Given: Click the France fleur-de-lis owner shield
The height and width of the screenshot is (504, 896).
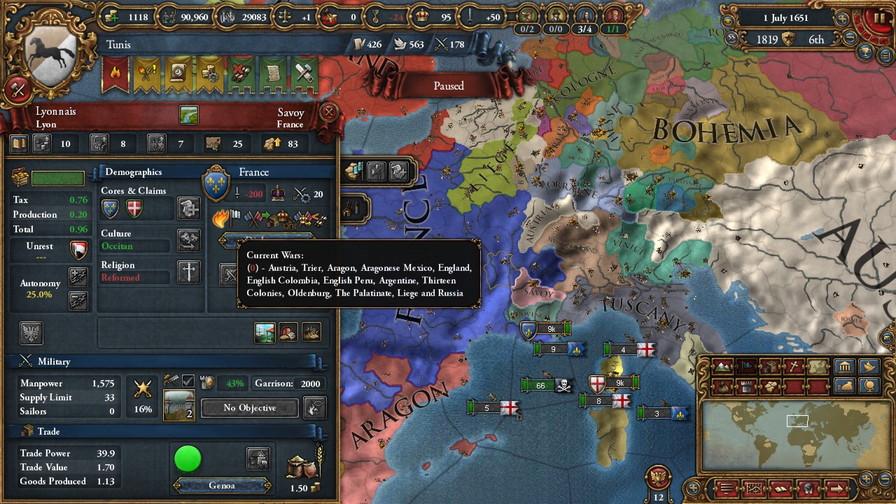Looking at the screenshot, I should (x=216, y=184).
